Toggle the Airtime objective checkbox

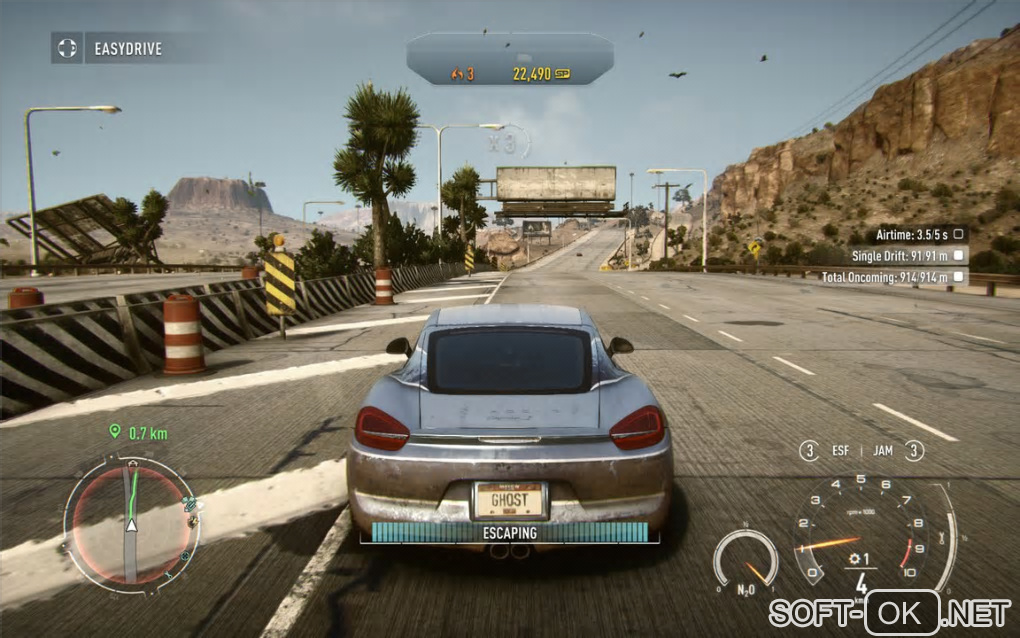click(x=958, y=233)
